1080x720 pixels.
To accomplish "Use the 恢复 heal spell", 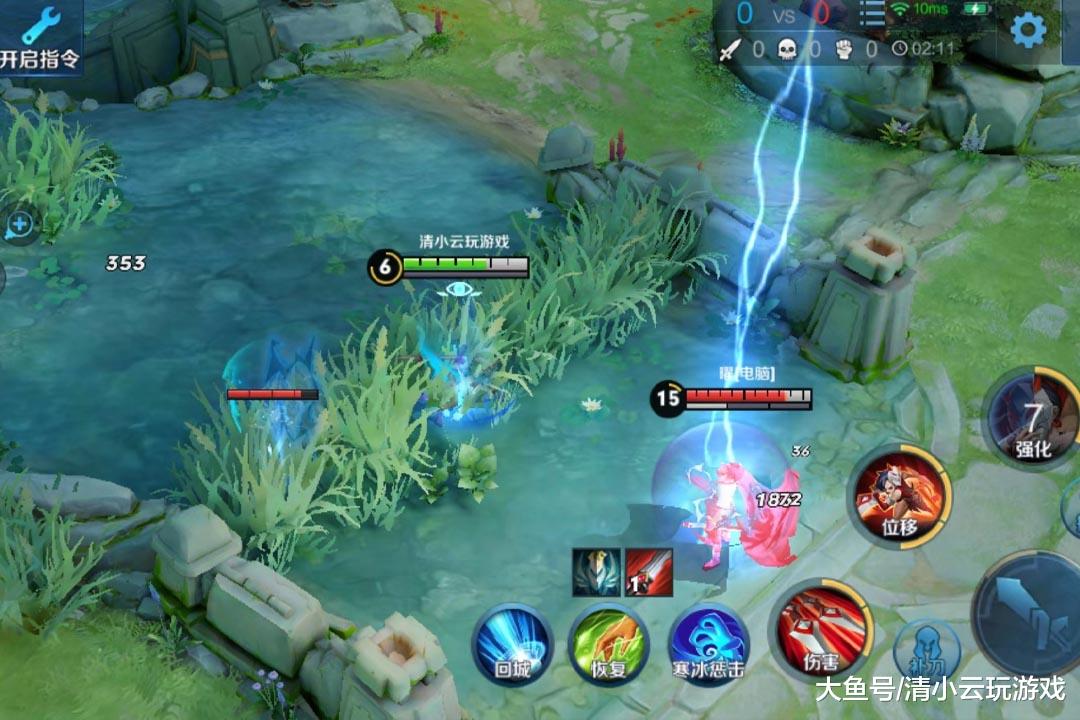I will (608, 643).
